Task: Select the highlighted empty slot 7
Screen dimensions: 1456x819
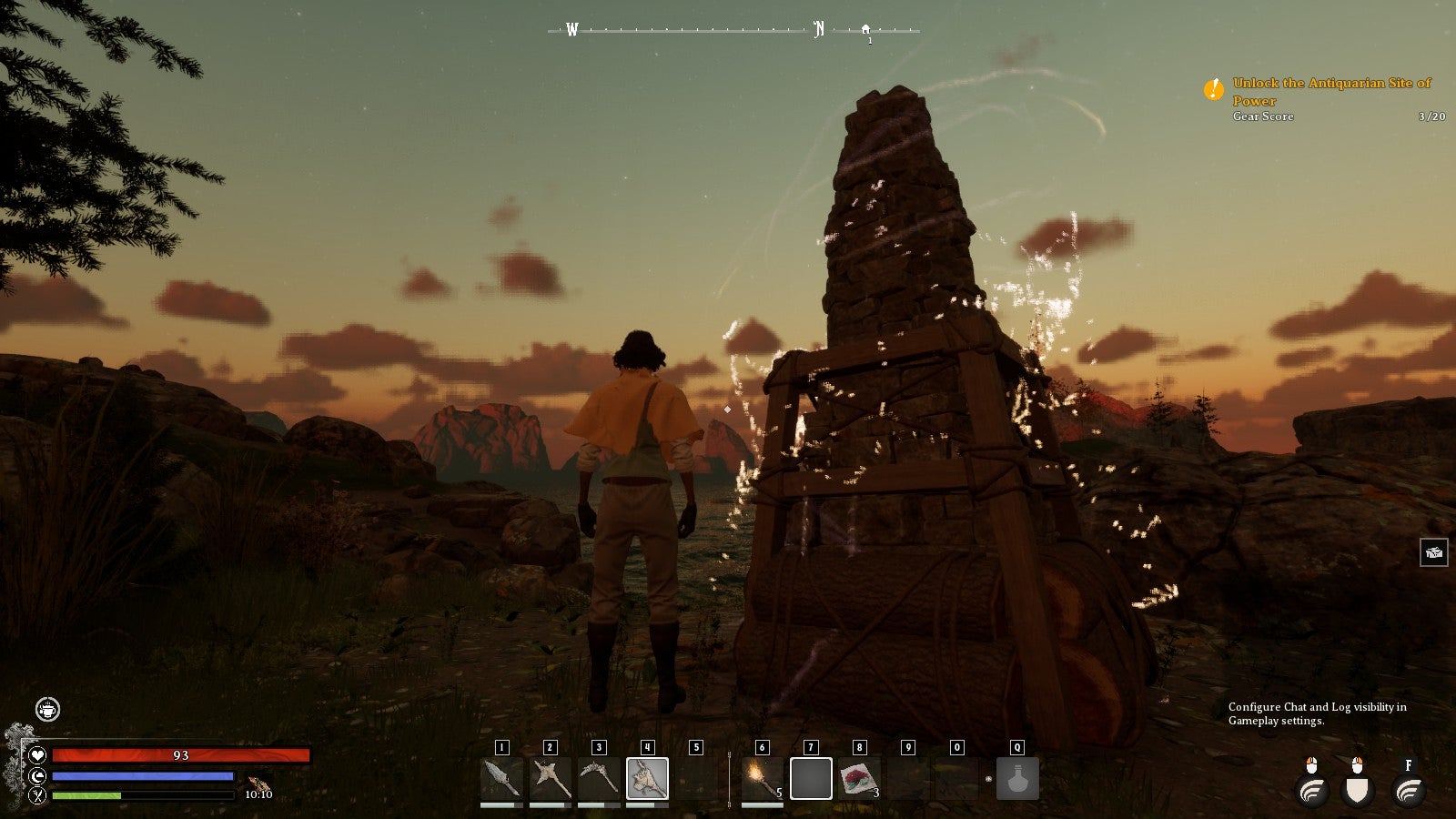Action: point(811,778)
